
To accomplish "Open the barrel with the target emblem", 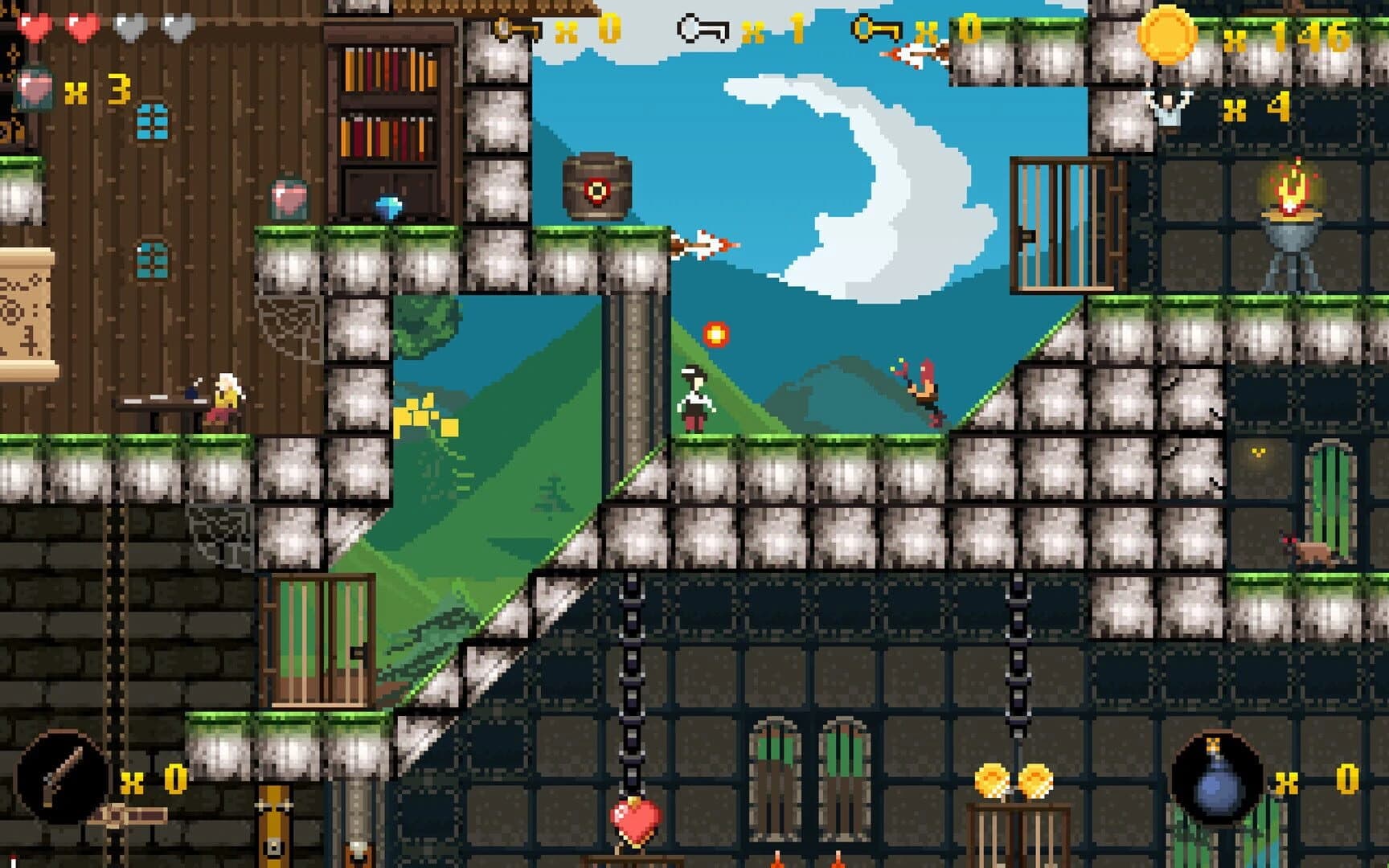I will [x=596, y=186].
